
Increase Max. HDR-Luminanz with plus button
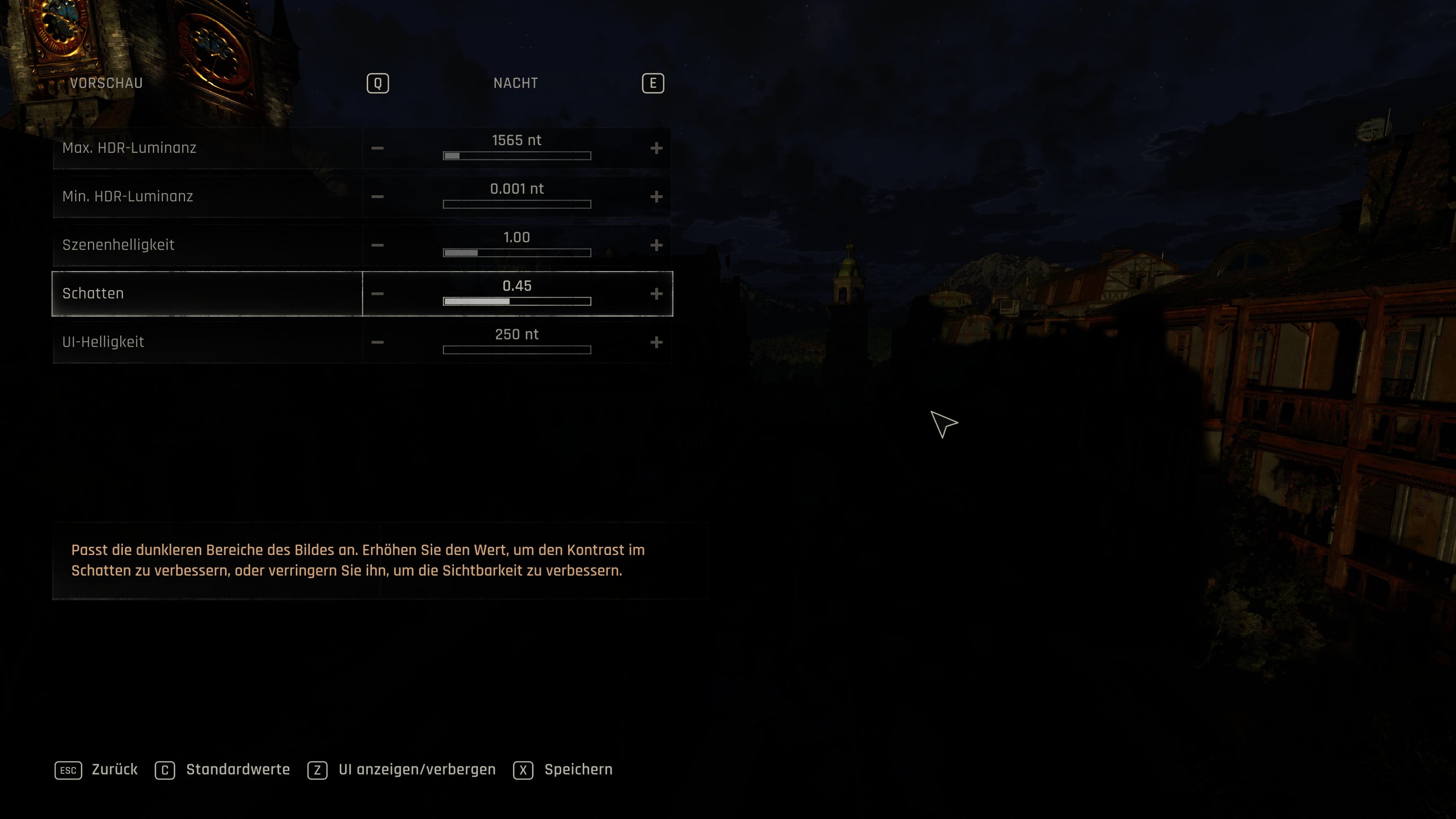click(656, 148)
